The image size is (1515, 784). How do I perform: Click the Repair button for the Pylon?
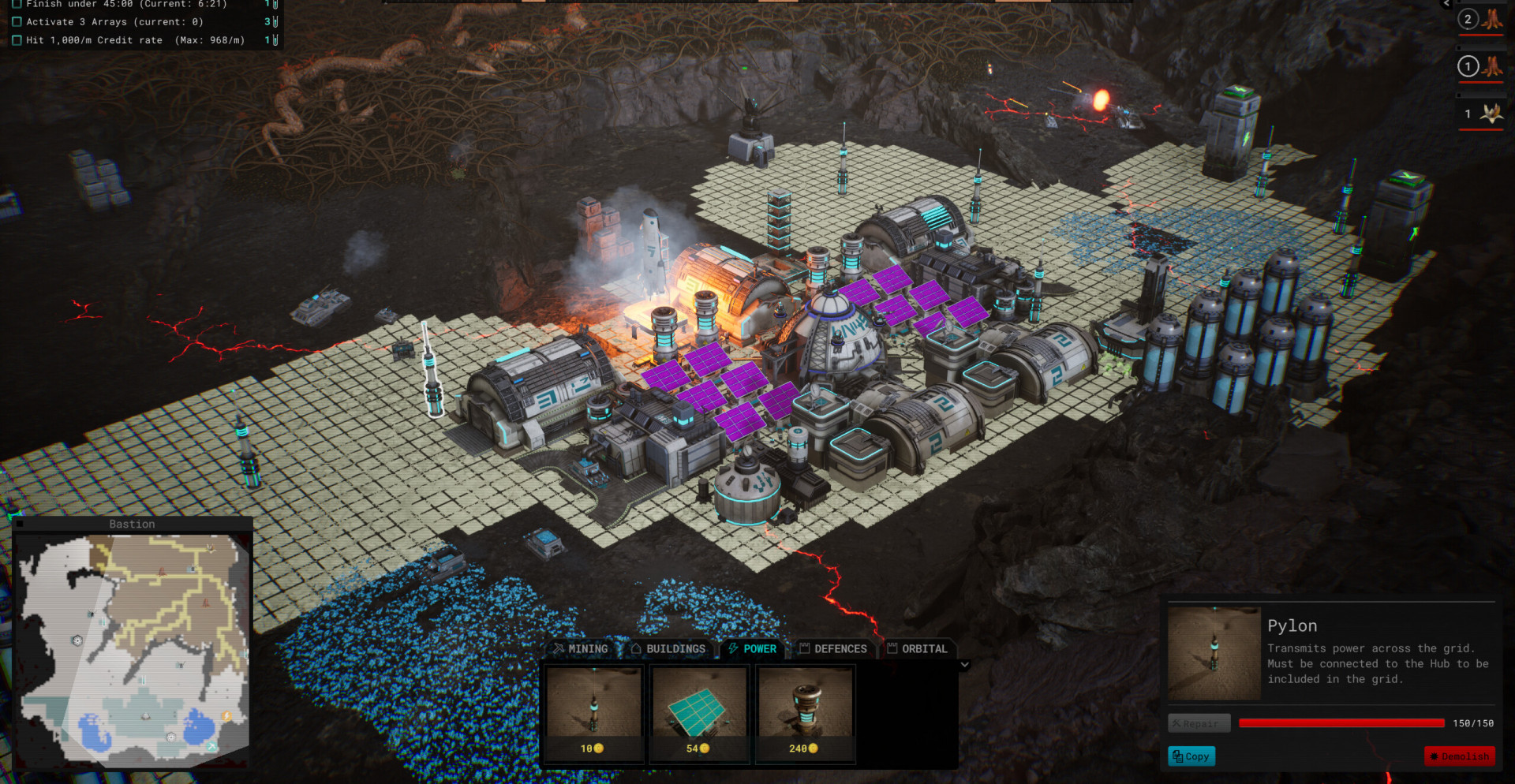(x=1199, y=723)
